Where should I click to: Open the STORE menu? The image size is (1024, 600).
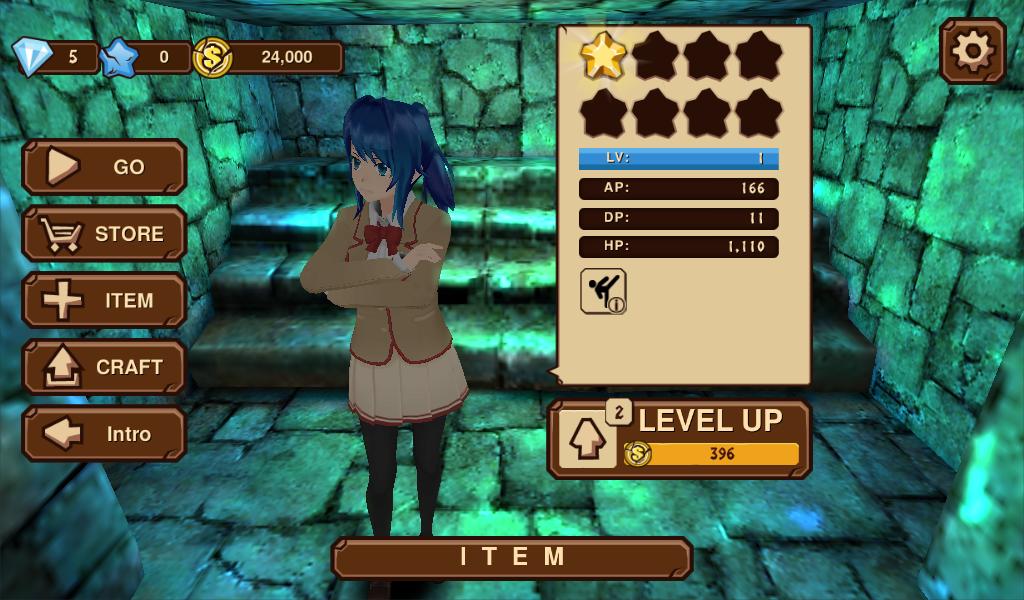point(104,234)
